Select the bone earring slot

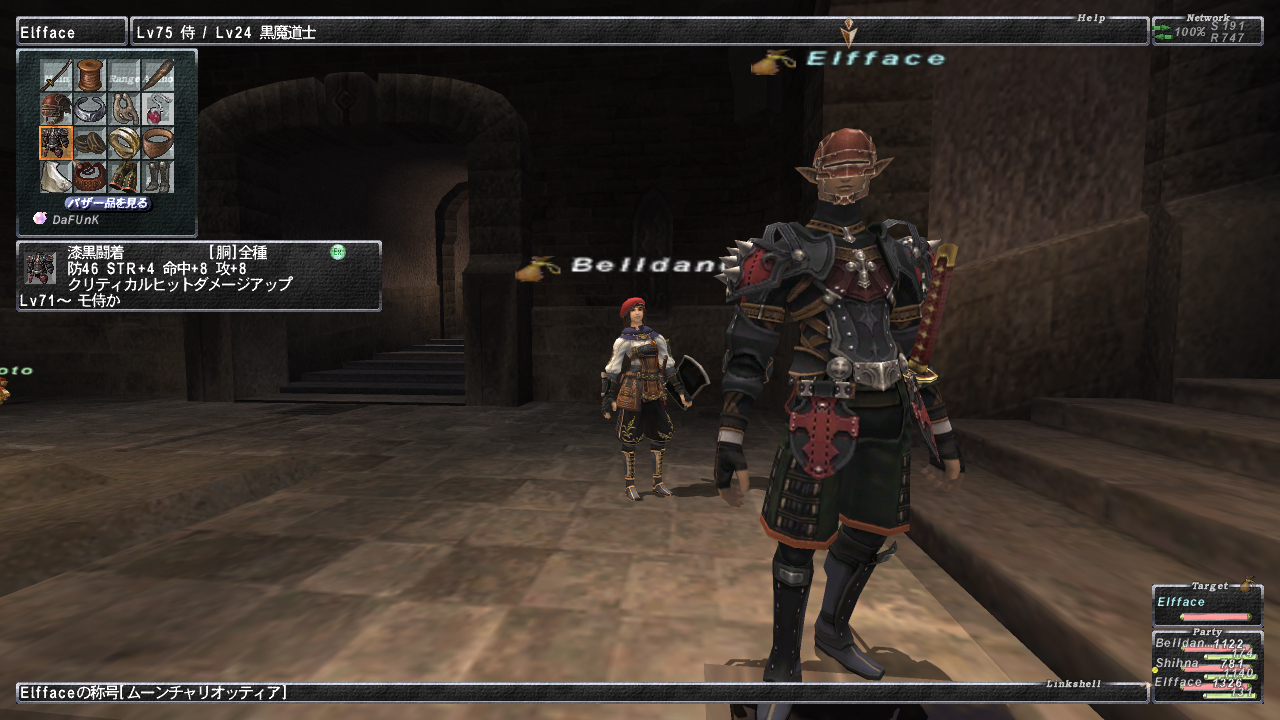[124, 109]
